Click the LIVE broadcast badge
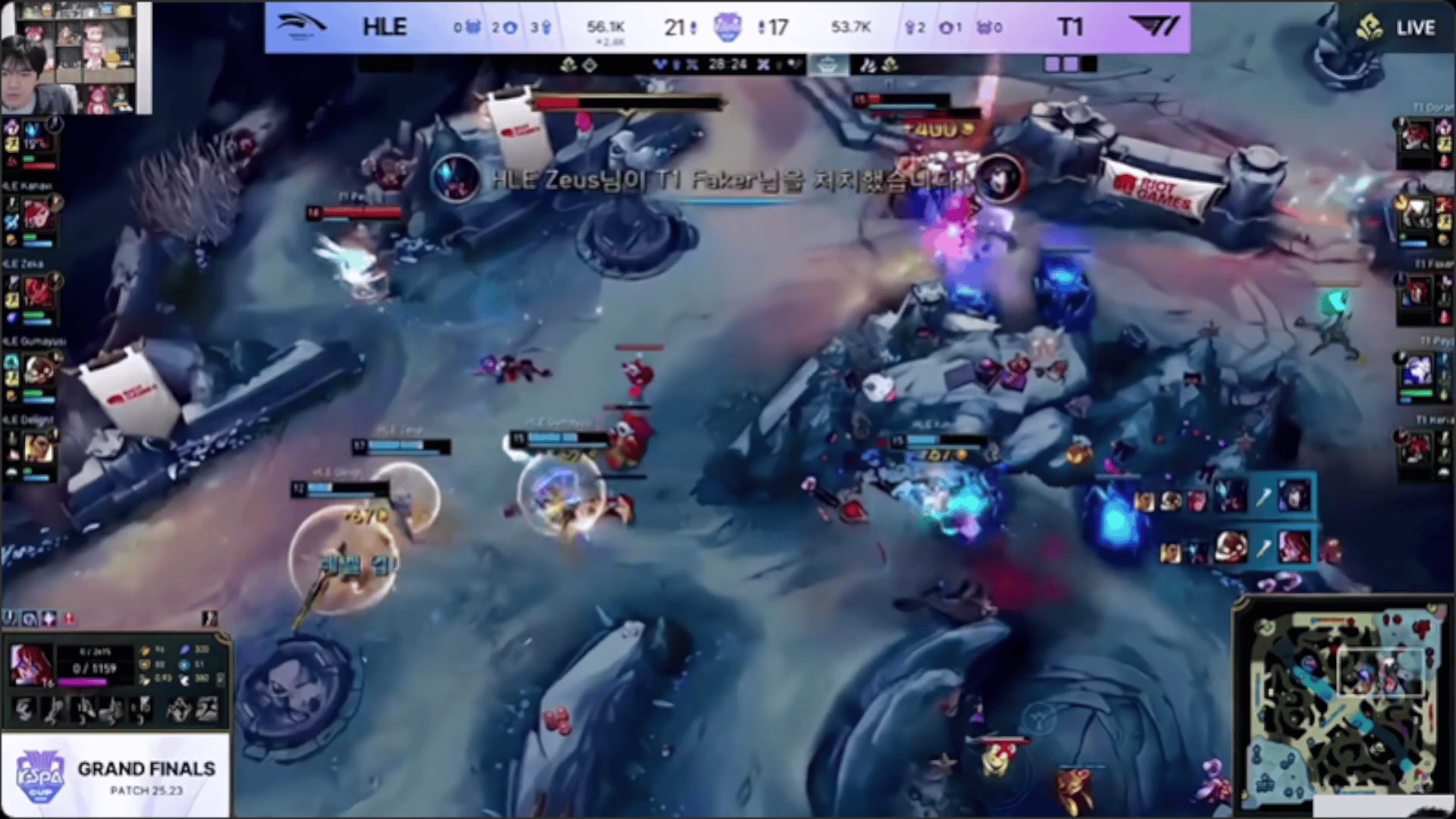This screenshot has height=819, width=1456. coord(1397,29)
